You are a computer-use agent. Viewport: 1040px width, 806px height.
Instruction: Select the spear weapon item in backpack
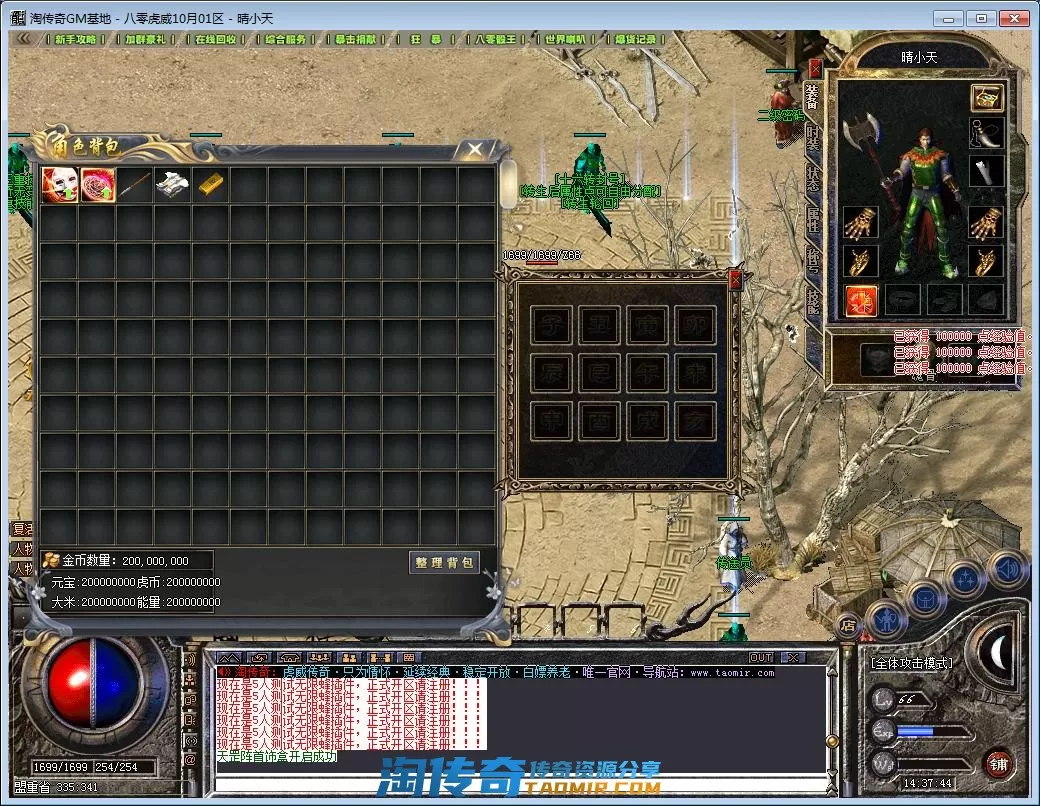click(135, 185)
